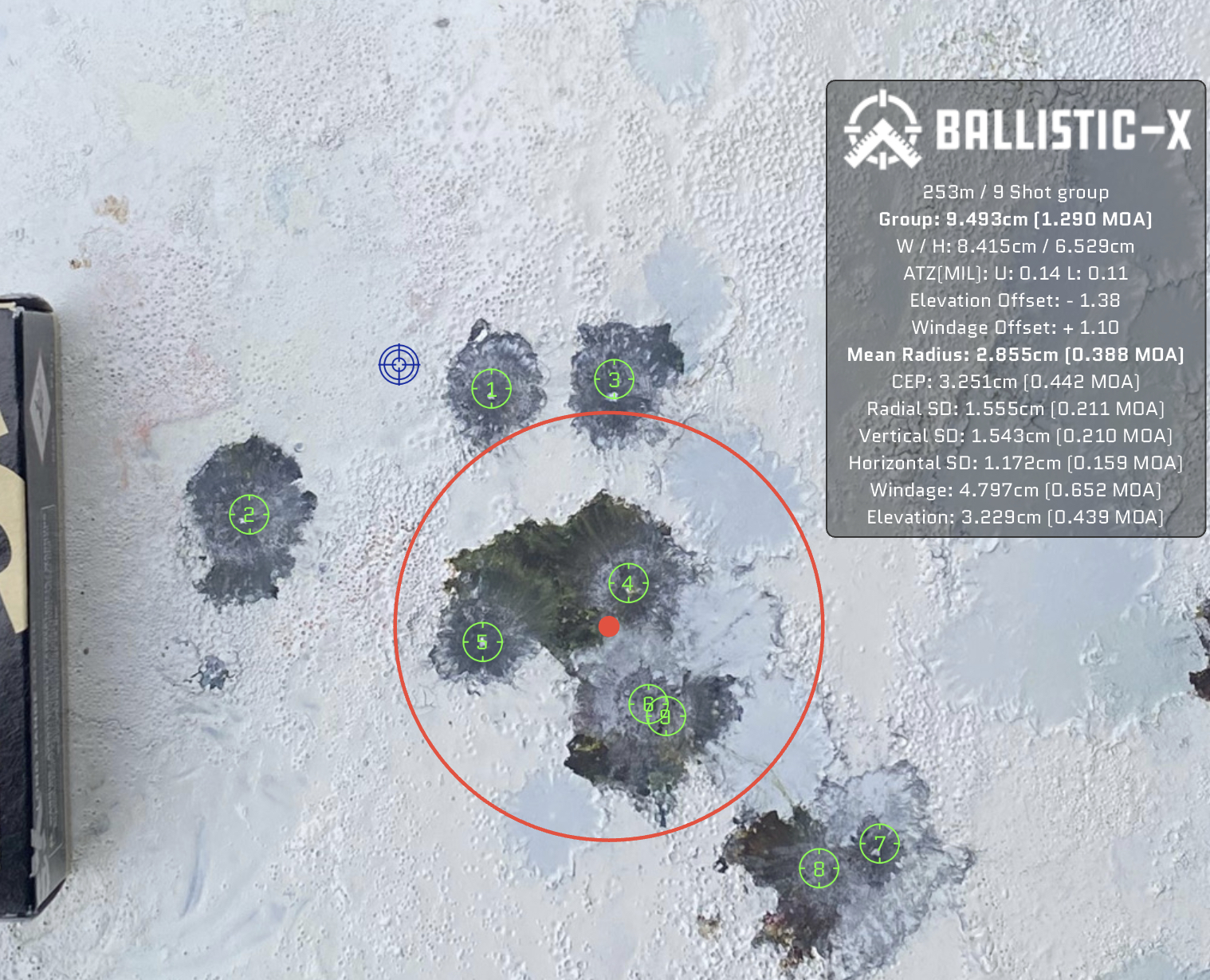
Task: Pick shot marker number 5
Action: [x=482, y=641]
